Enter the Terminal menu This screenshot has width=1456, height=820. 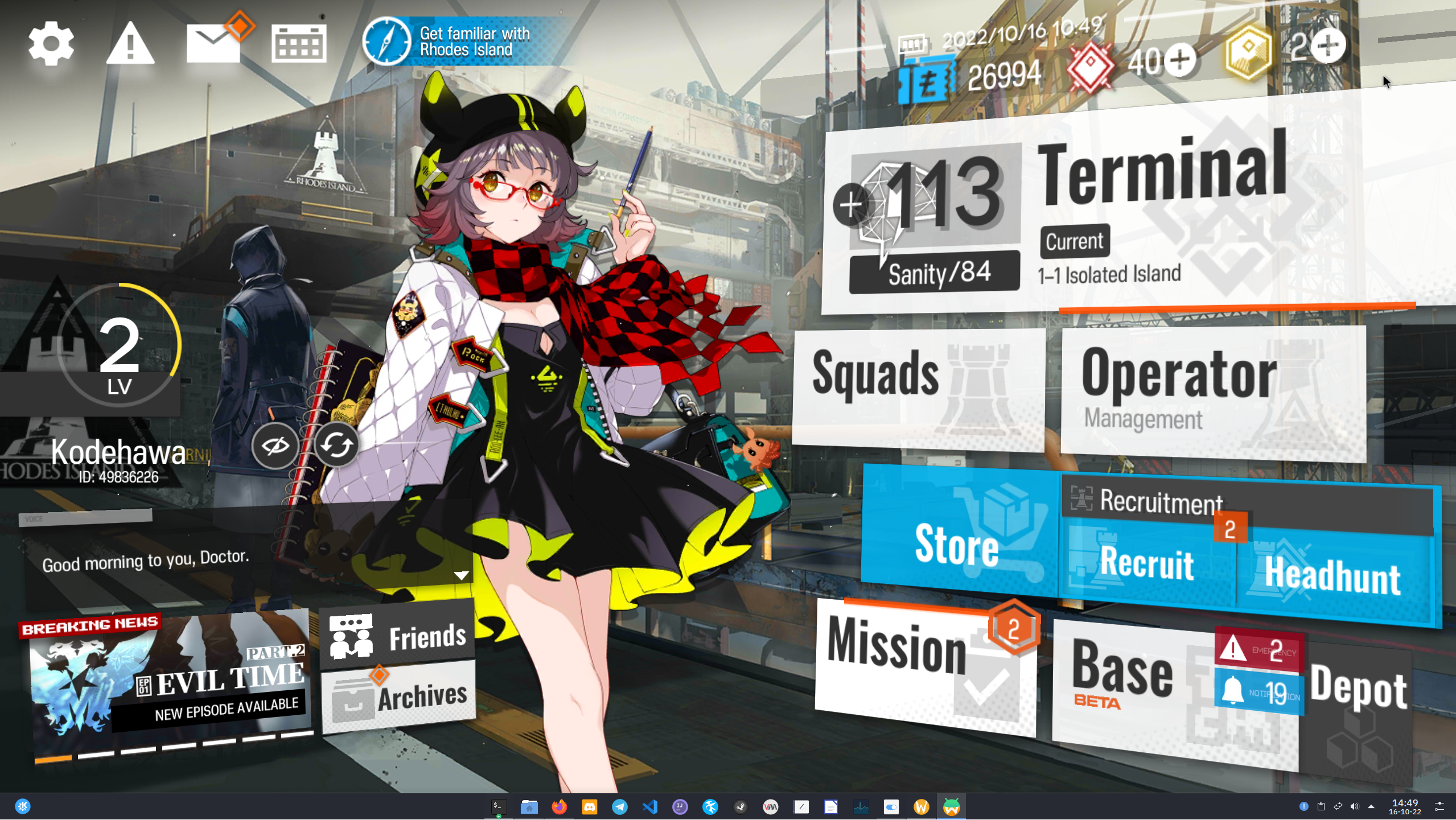tap(1161, 171)
